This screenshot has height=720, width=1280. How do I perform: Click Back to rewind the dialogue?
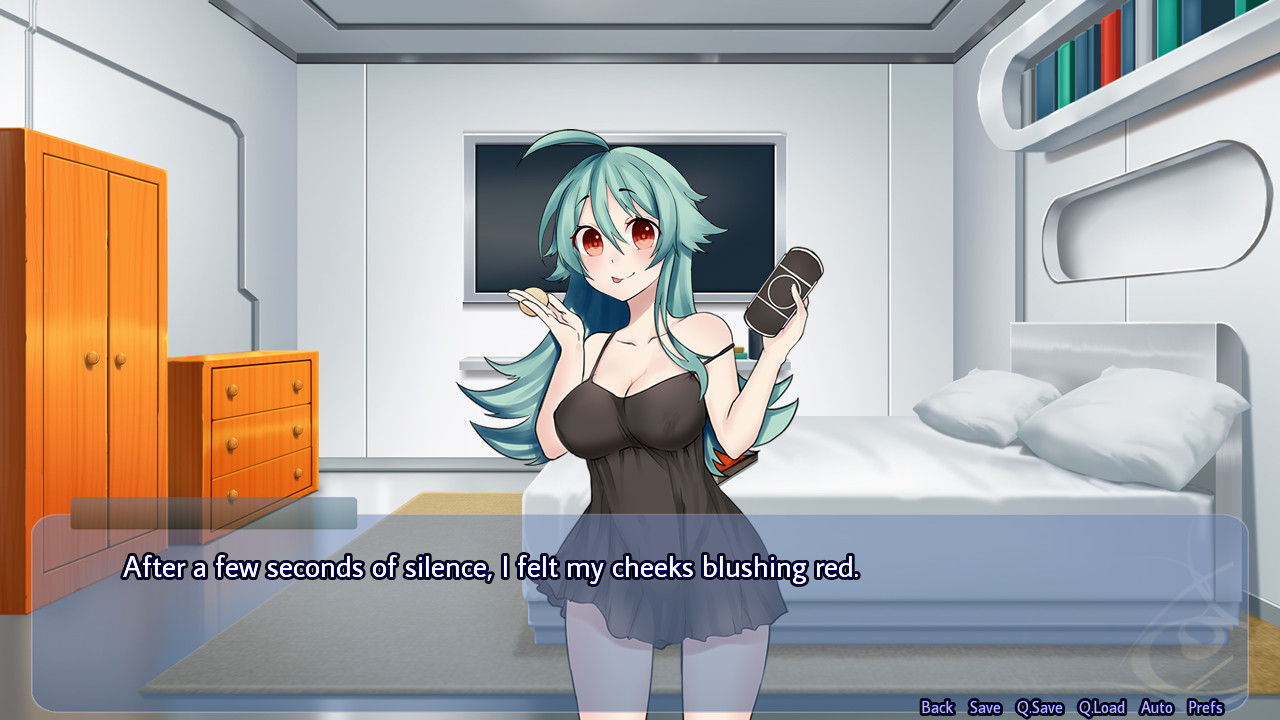pos(938,706)
